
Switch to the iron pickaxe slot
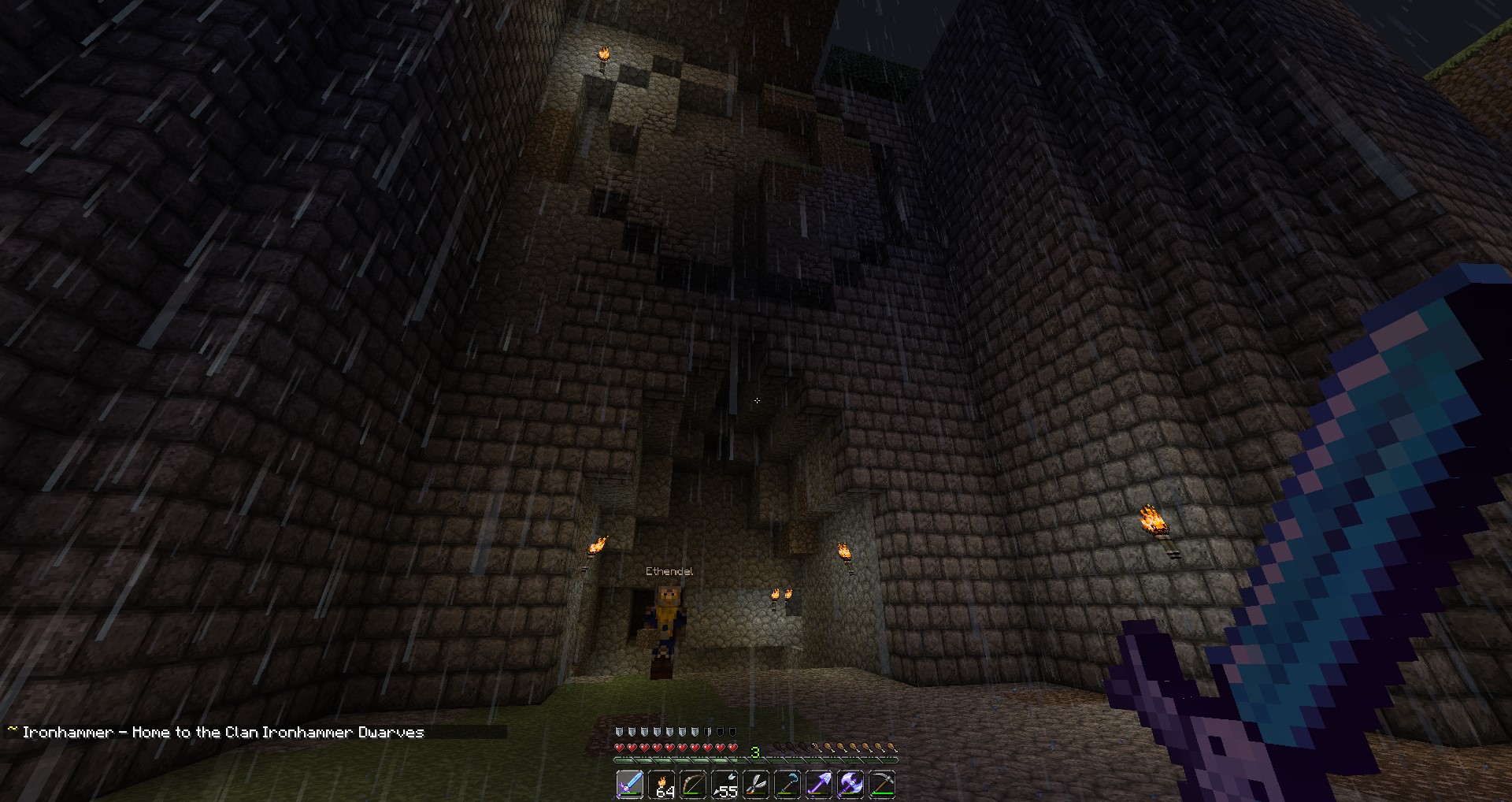[882, 785]
